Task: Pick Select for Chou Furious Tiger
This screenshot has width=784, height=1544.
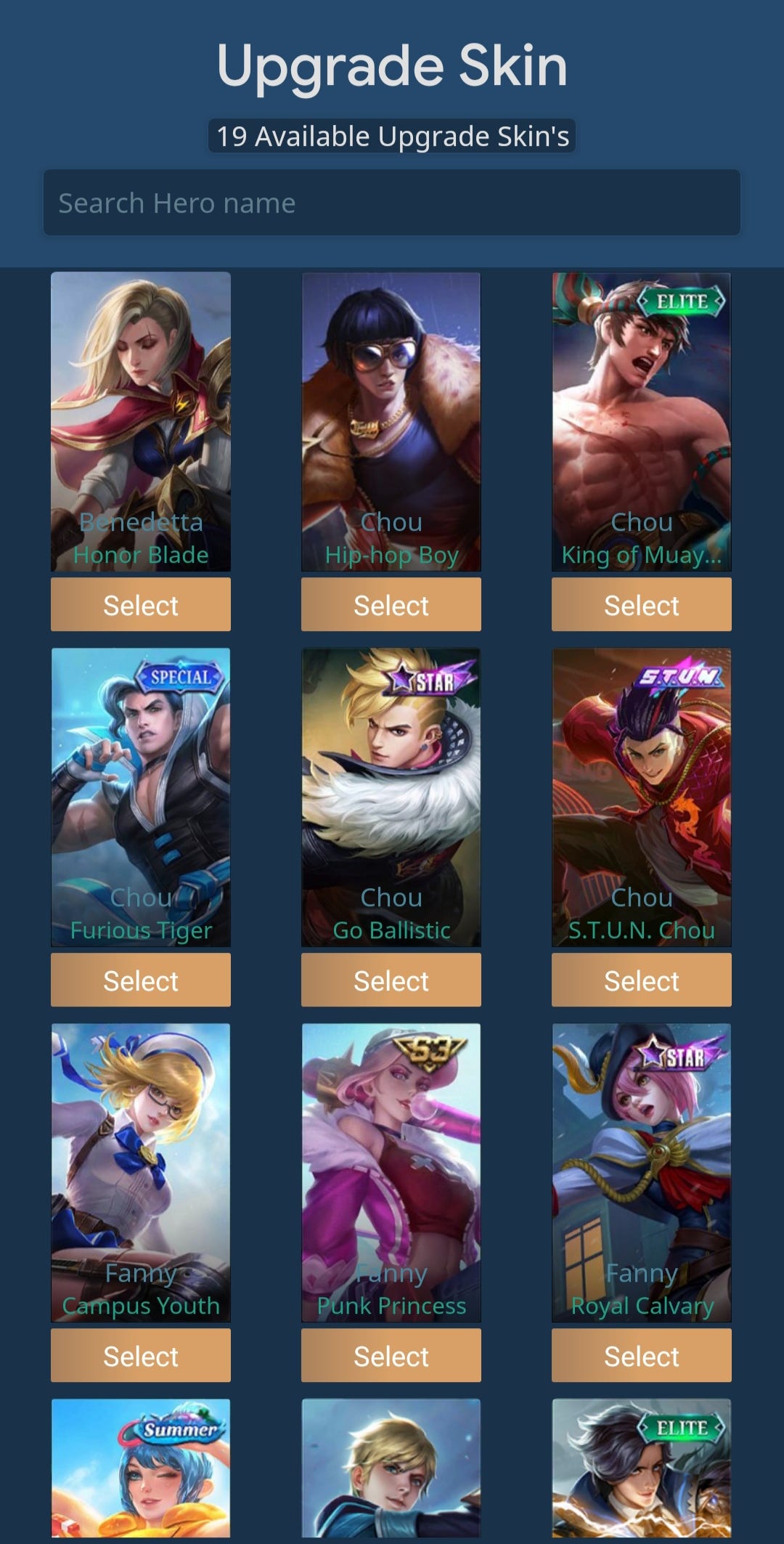Action: [x=141, y=980]
